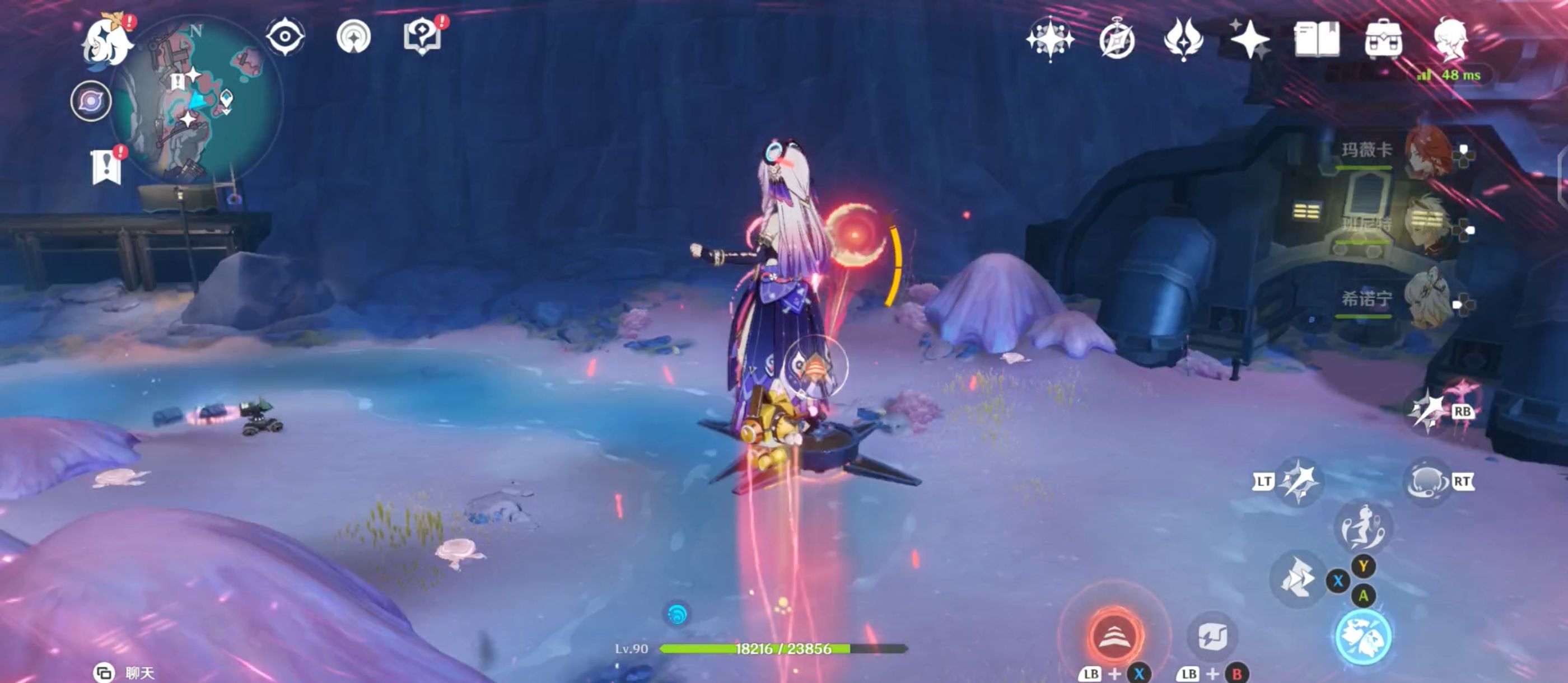
Task: Open the backpack inventory
Action: click(1383, 40)
